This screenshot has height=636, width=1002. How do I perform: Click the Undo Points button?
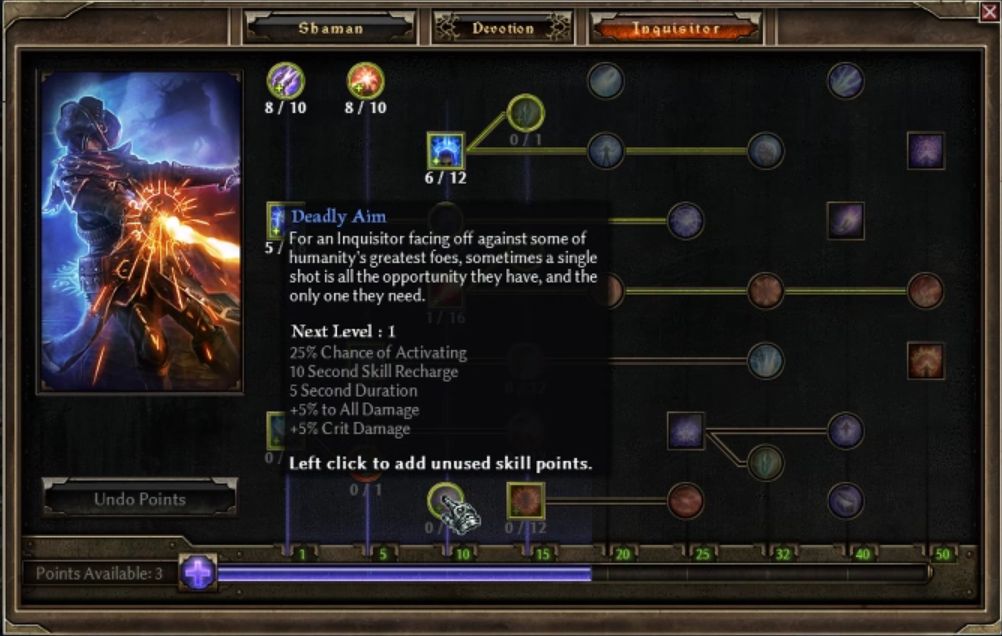tap(139, 498)
